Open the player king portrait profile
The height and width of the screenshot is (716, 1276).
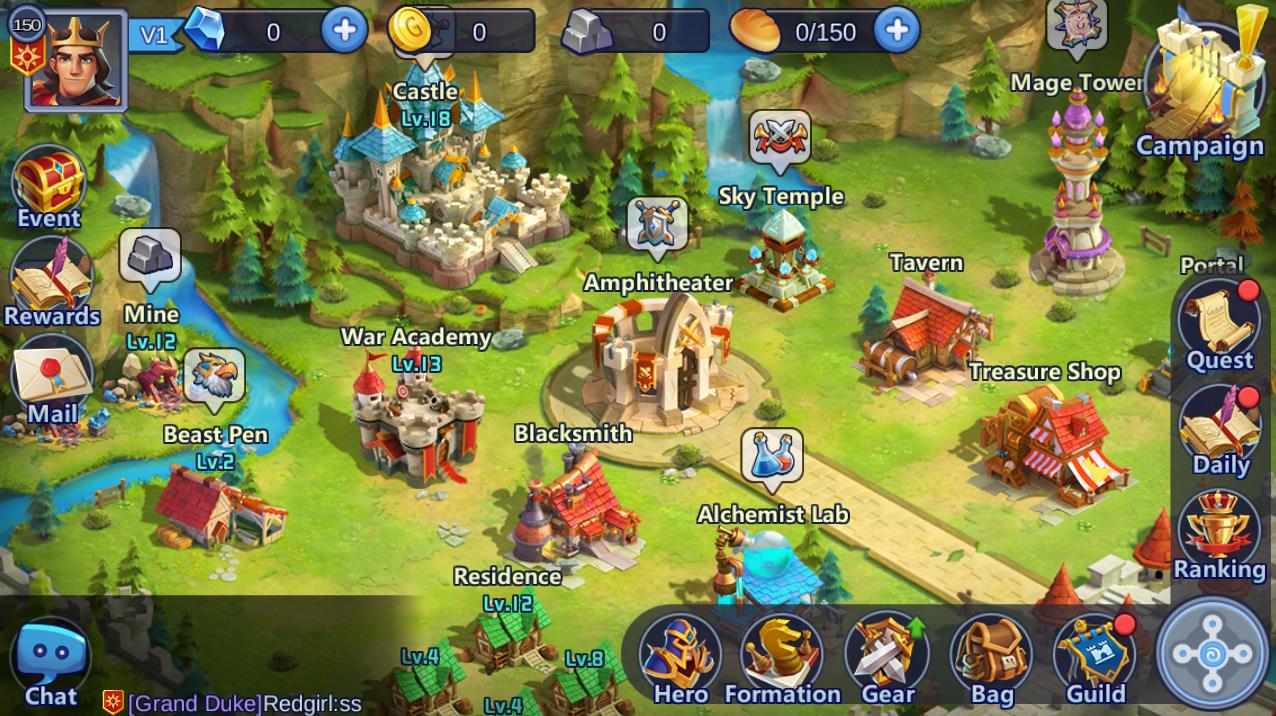(76, 60)
